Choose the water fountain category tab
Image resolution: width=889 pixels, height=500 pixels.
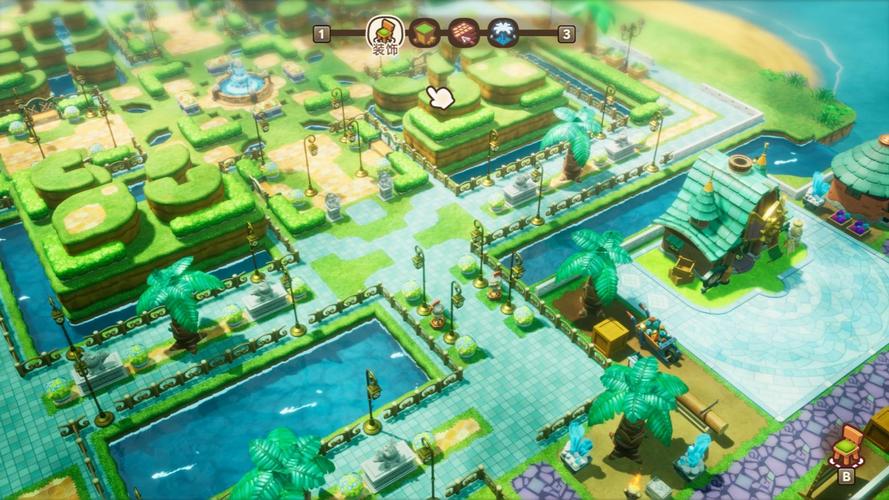pos(502,33)
